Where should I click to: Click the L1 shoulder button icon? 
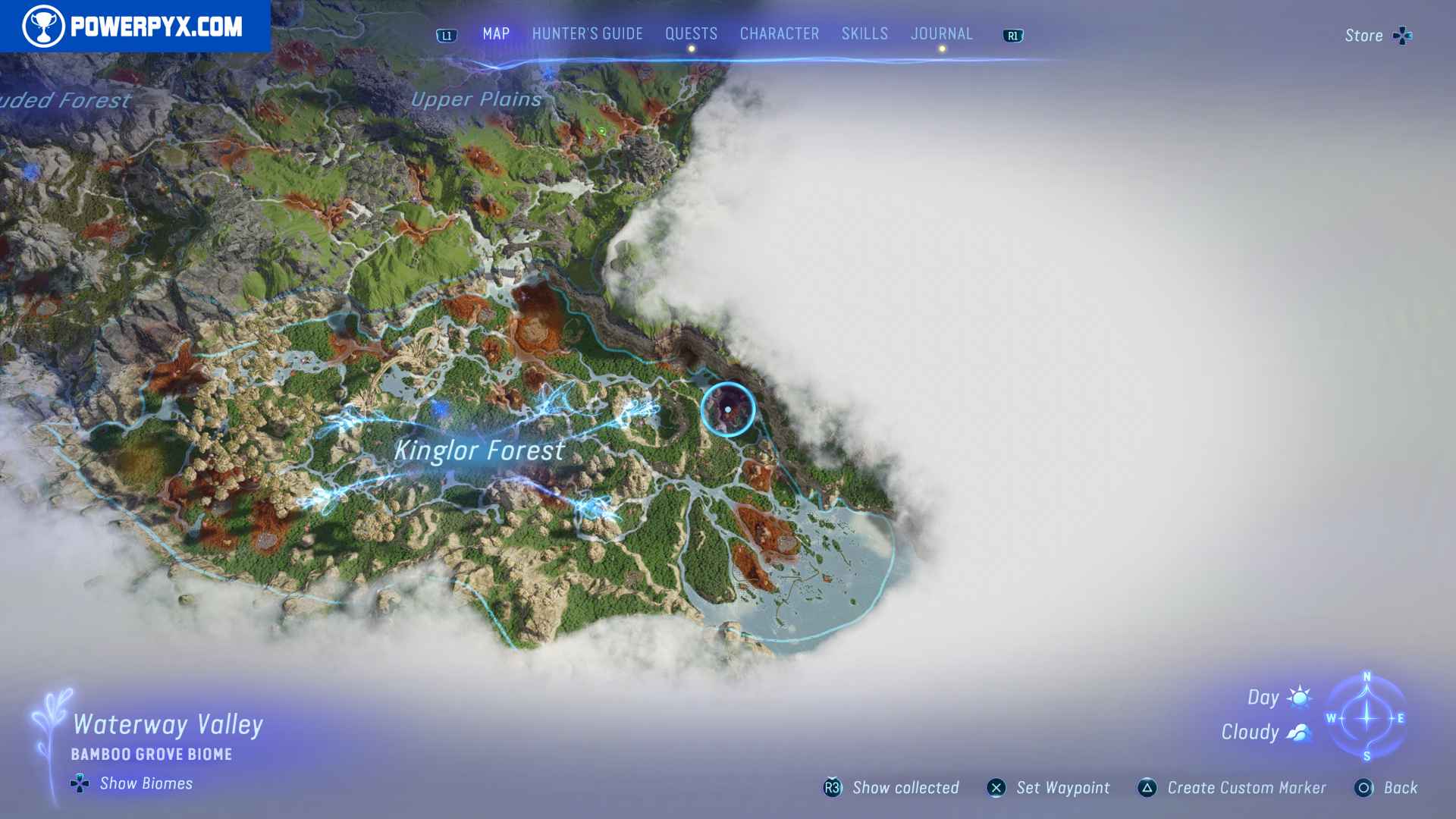point(446,35)
